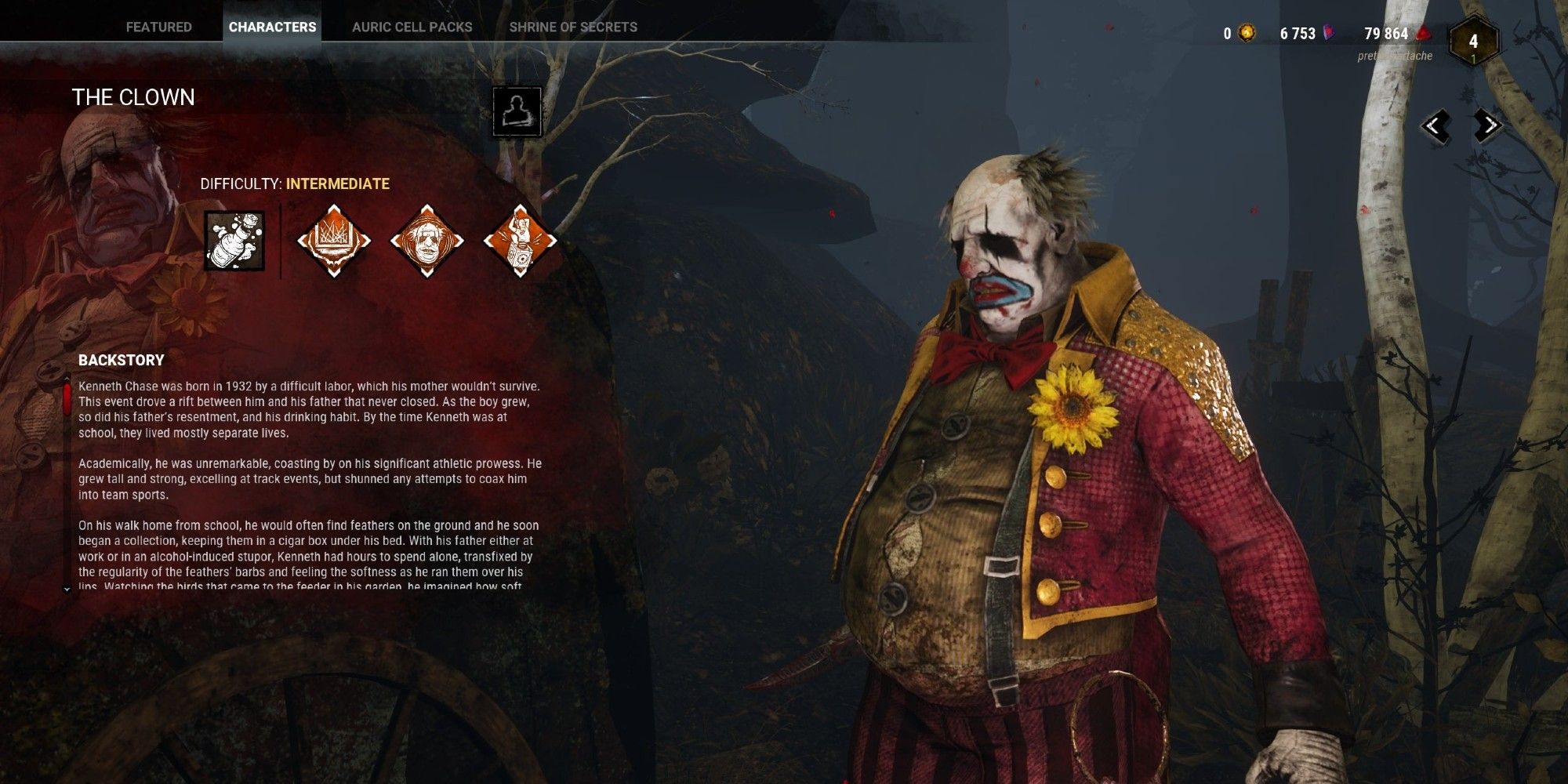Show the next character with right arrow

(1486, 125)
